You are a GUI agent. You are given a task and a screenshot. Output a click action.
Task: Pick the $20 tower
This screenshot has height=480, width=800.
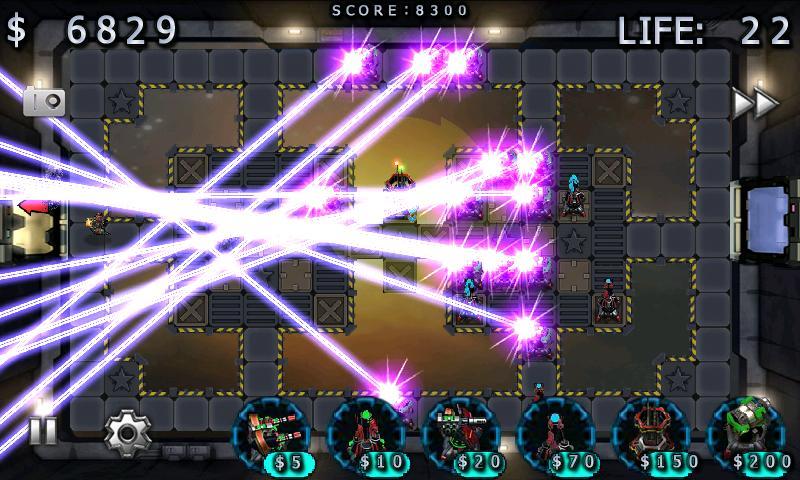click(x=461, y=435)
